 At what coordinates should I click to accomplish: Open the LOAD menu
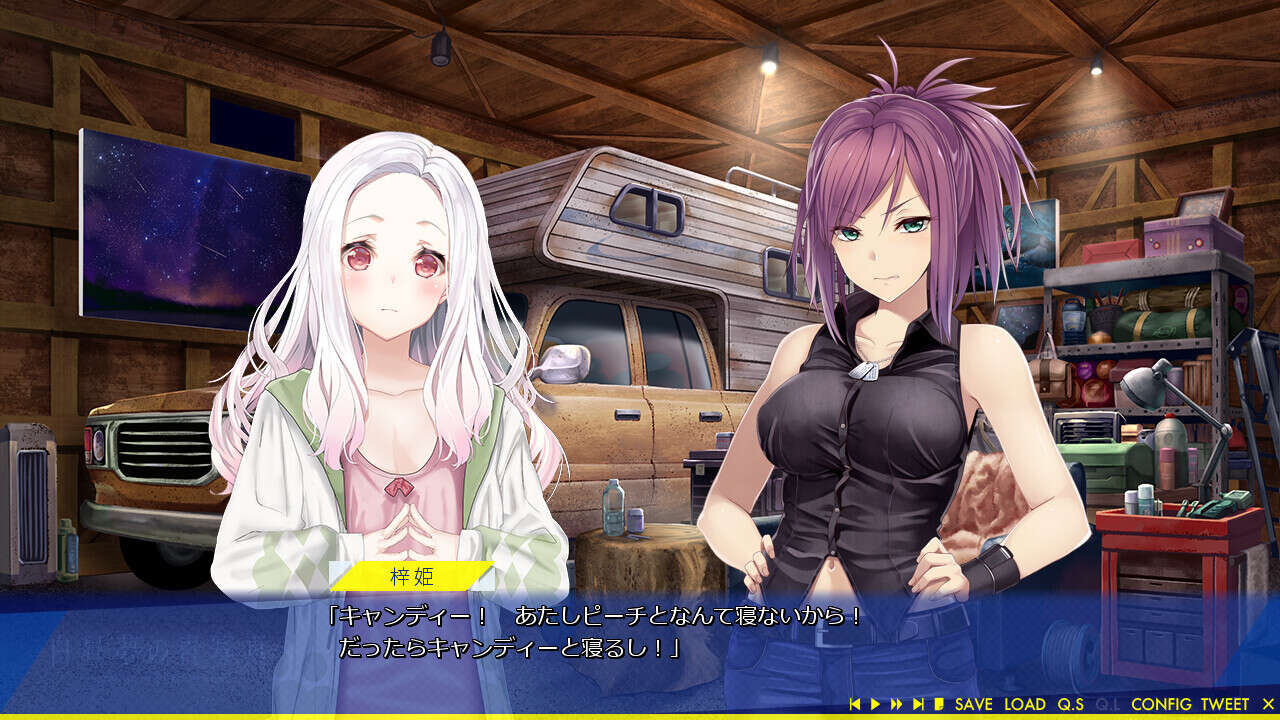pos(1025,705)
